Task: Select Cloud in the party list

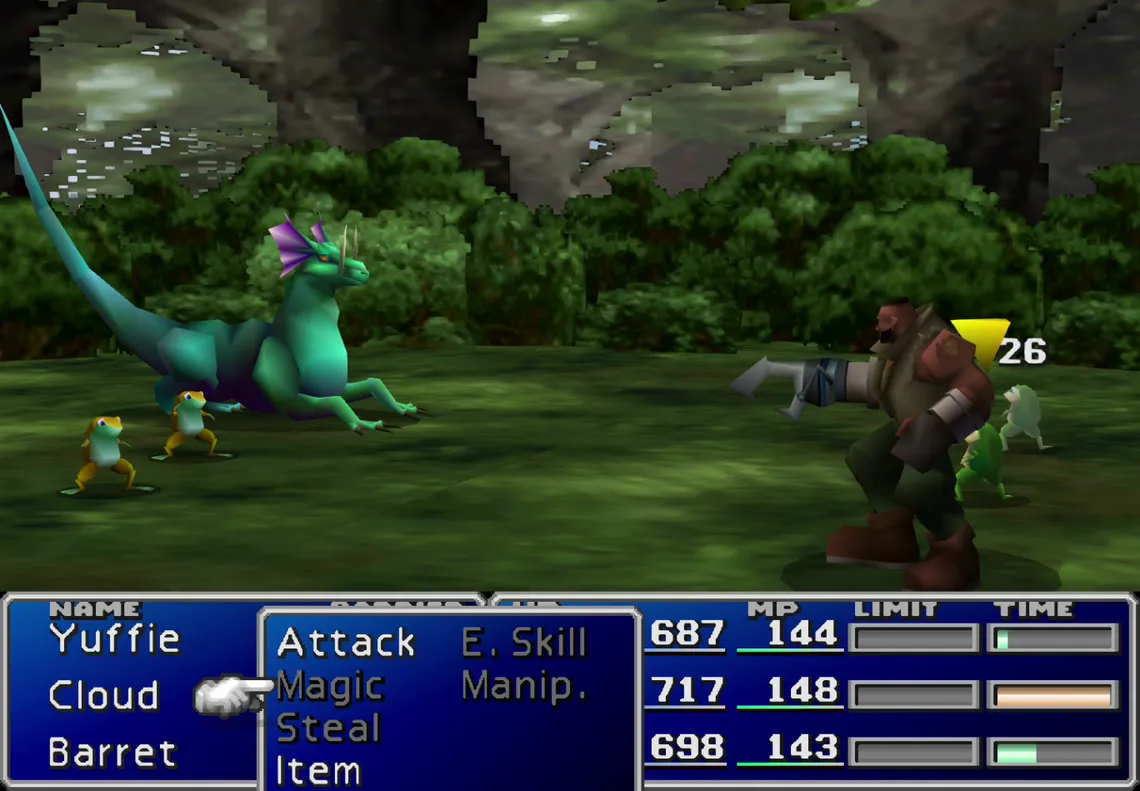Action: point(104,695)
